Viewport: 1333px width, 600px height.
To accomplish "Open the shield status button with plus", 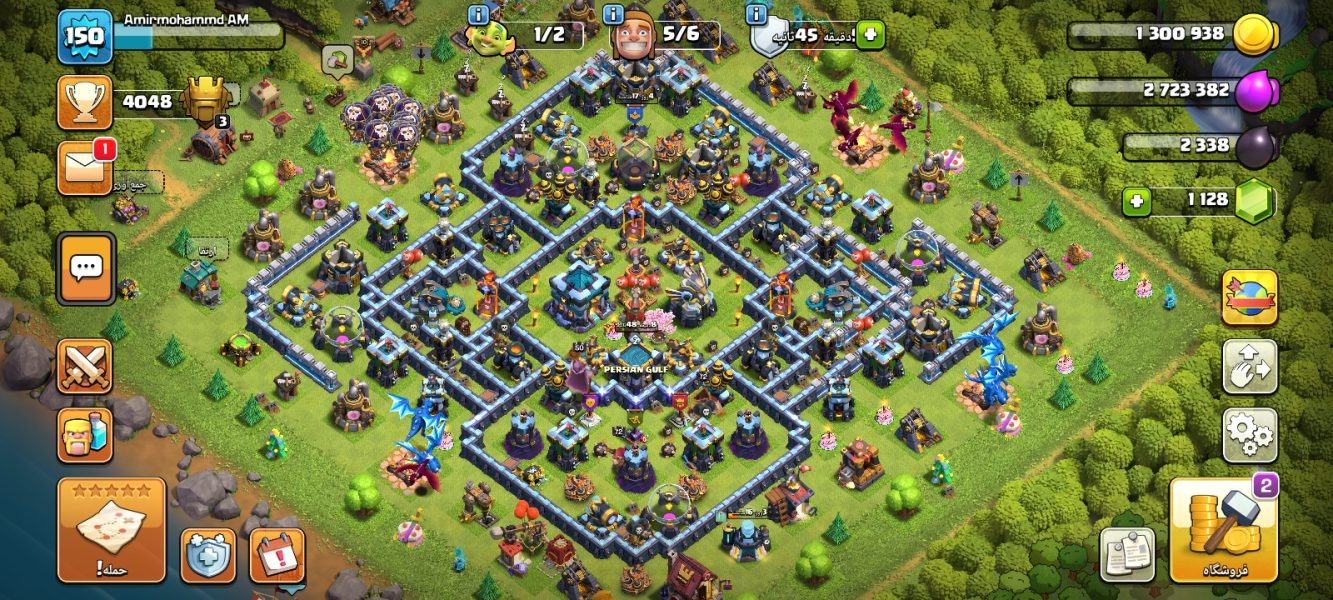I will coord(208,555).
